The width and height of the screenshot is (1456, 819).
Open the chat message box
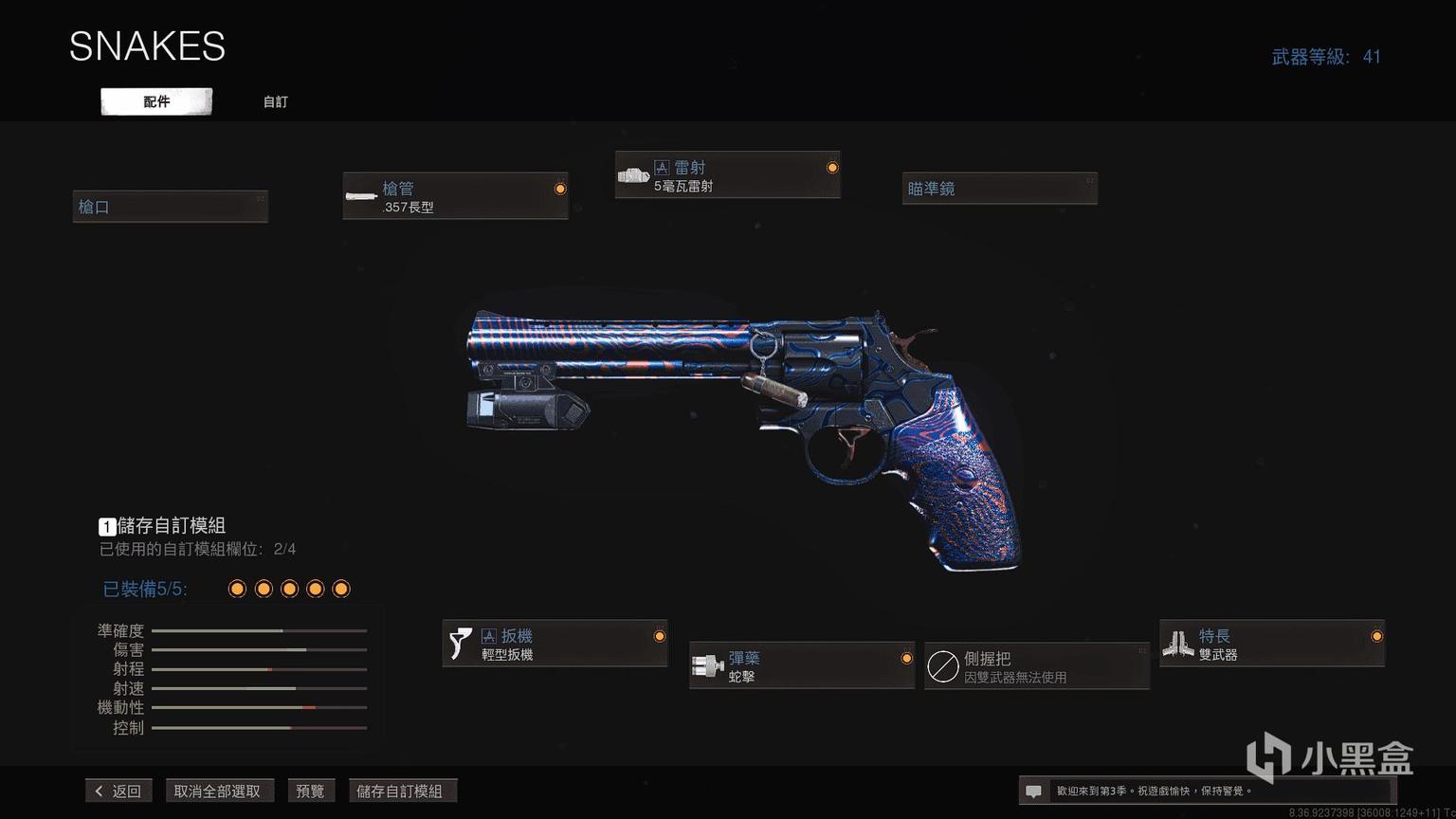1034,791
